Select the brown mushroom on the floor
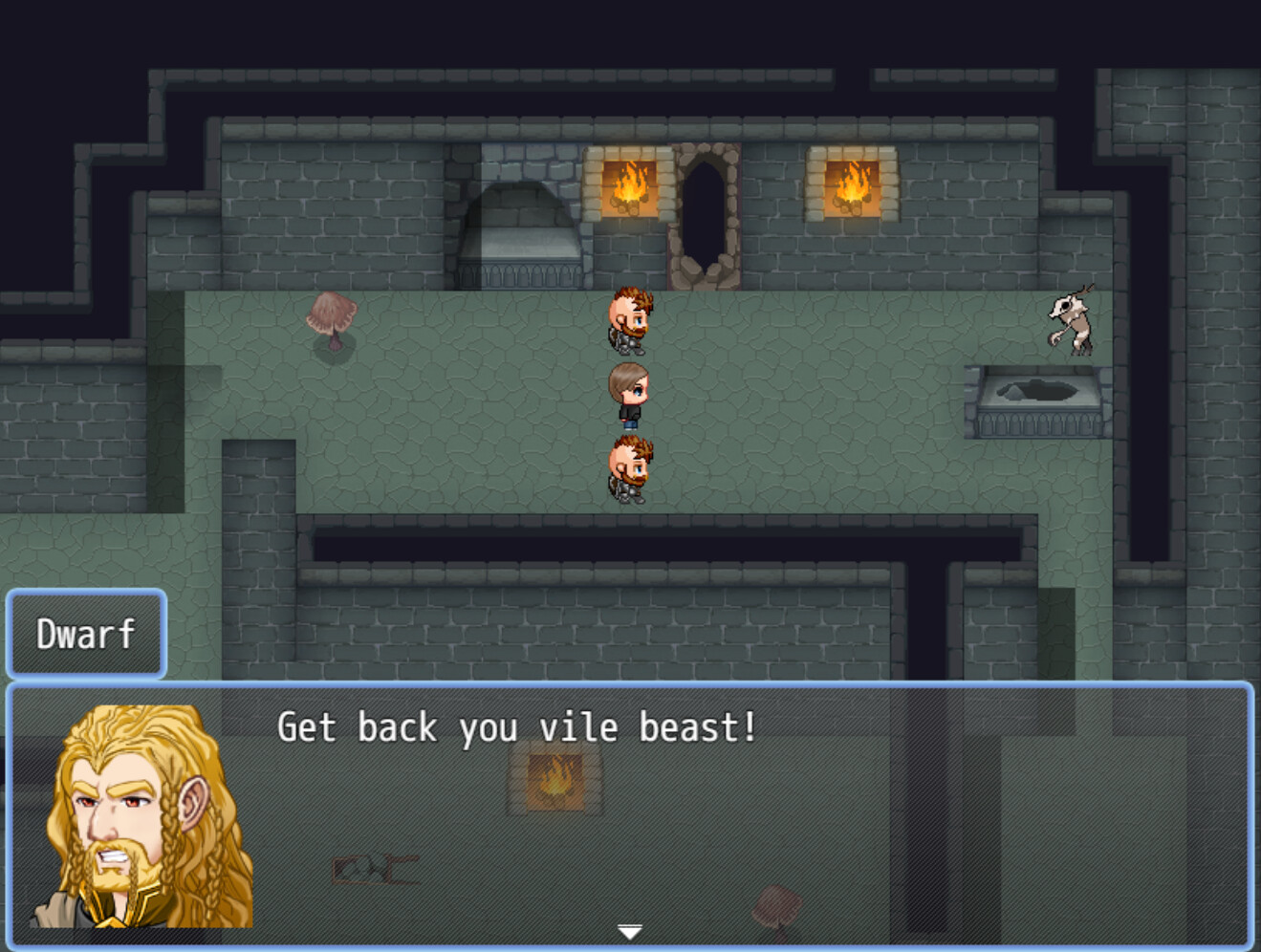 coord(330,320)
